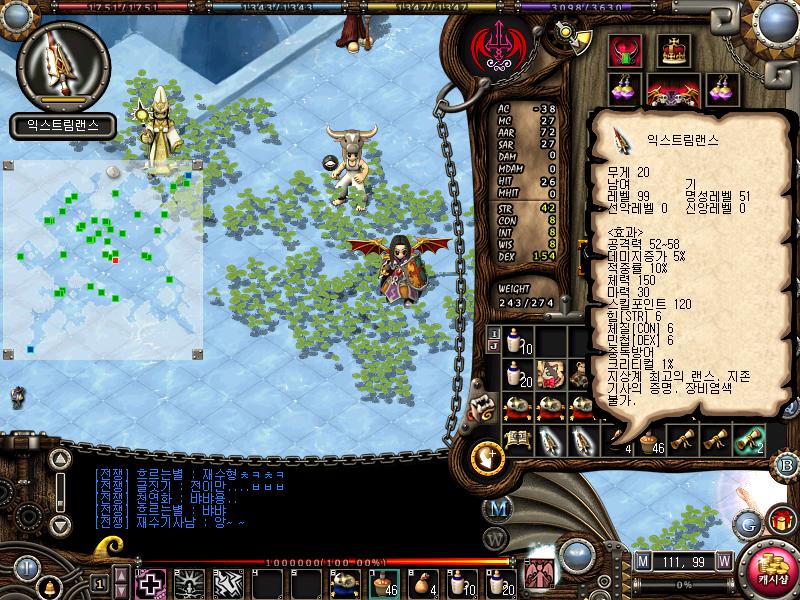Click the round B button
The height and width of the screenshot is (600, 800).
click(785, 463)
